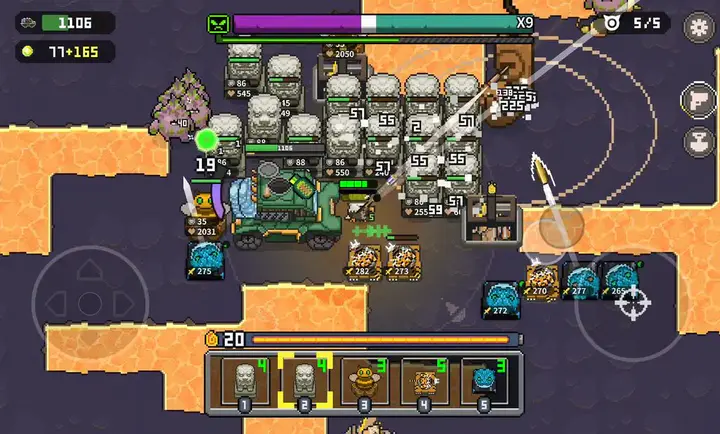Select the highlighted stone lion card numbered 2
The height and width of the screenshot is (434, 720).
(x=302, y=383)
